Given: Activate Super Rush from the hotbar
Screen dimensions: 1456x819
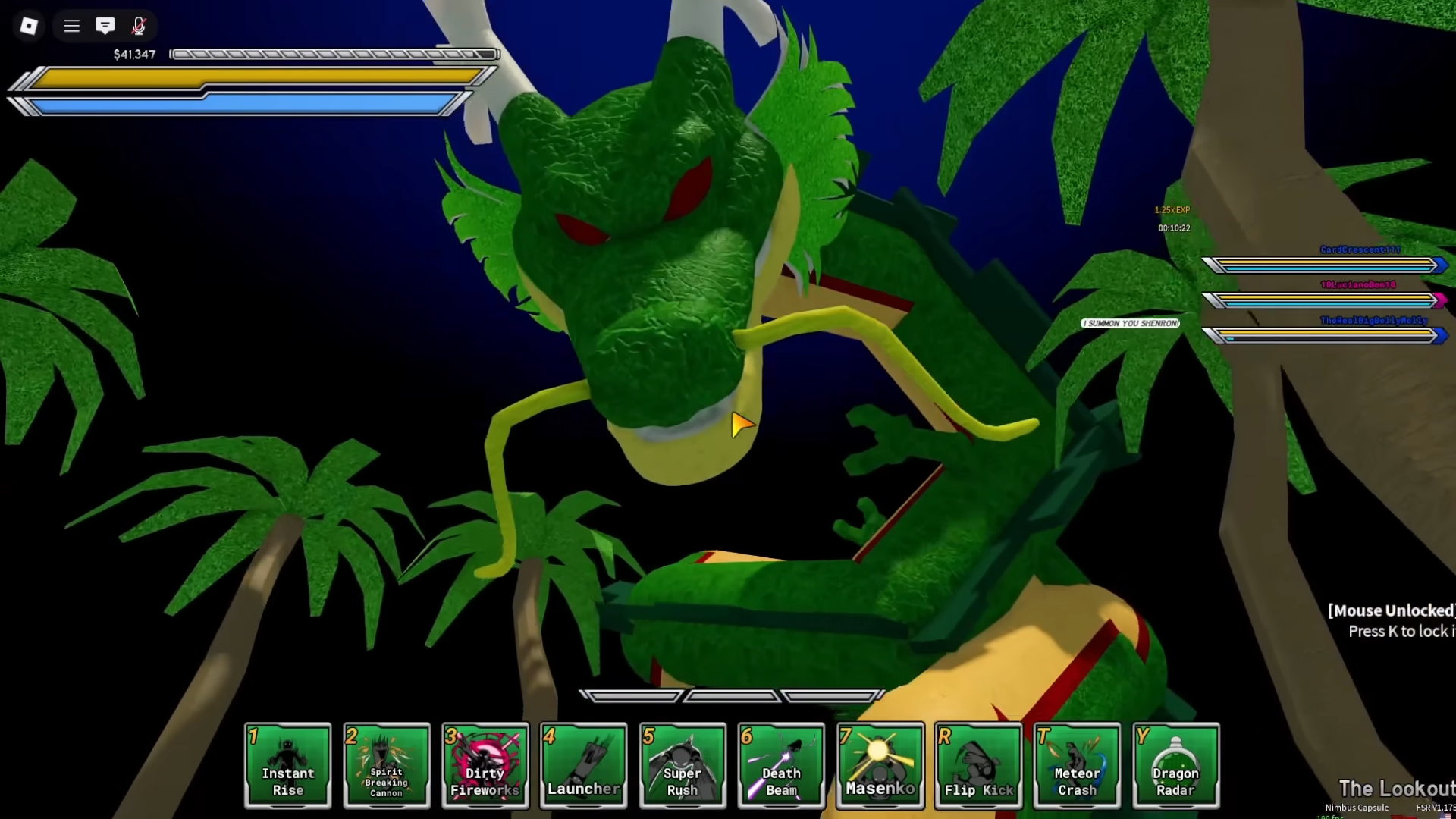Looking at the screenshot, I should [x=682, y=764].
